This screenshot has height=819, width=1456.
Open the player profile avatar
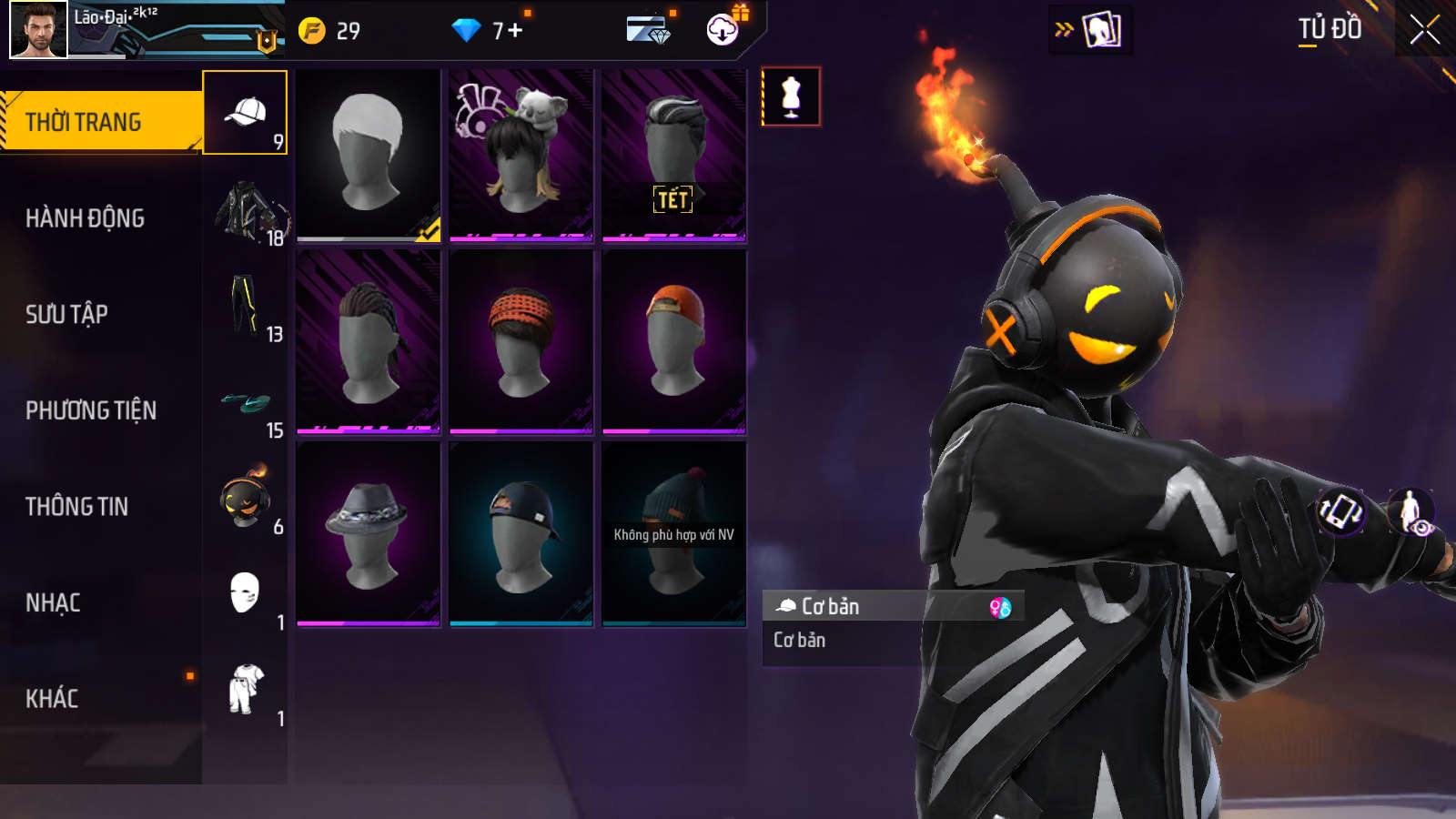pyautogui.click(x=38, y=29)
